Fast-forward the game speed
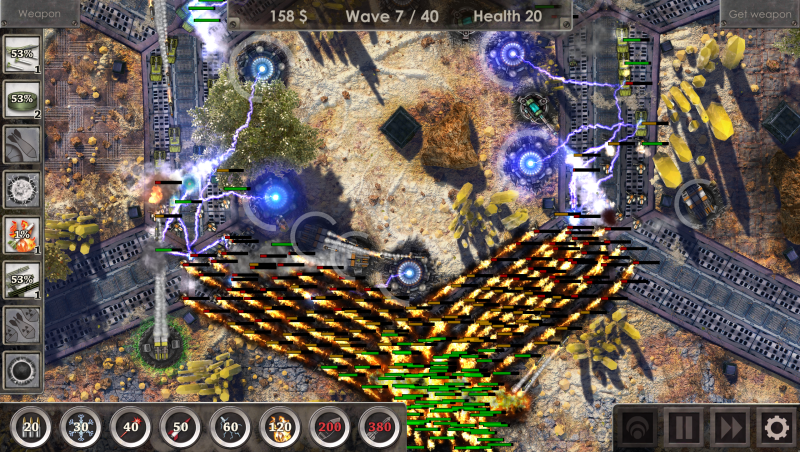This screenshot has width=800, height=452. point(730,429)
